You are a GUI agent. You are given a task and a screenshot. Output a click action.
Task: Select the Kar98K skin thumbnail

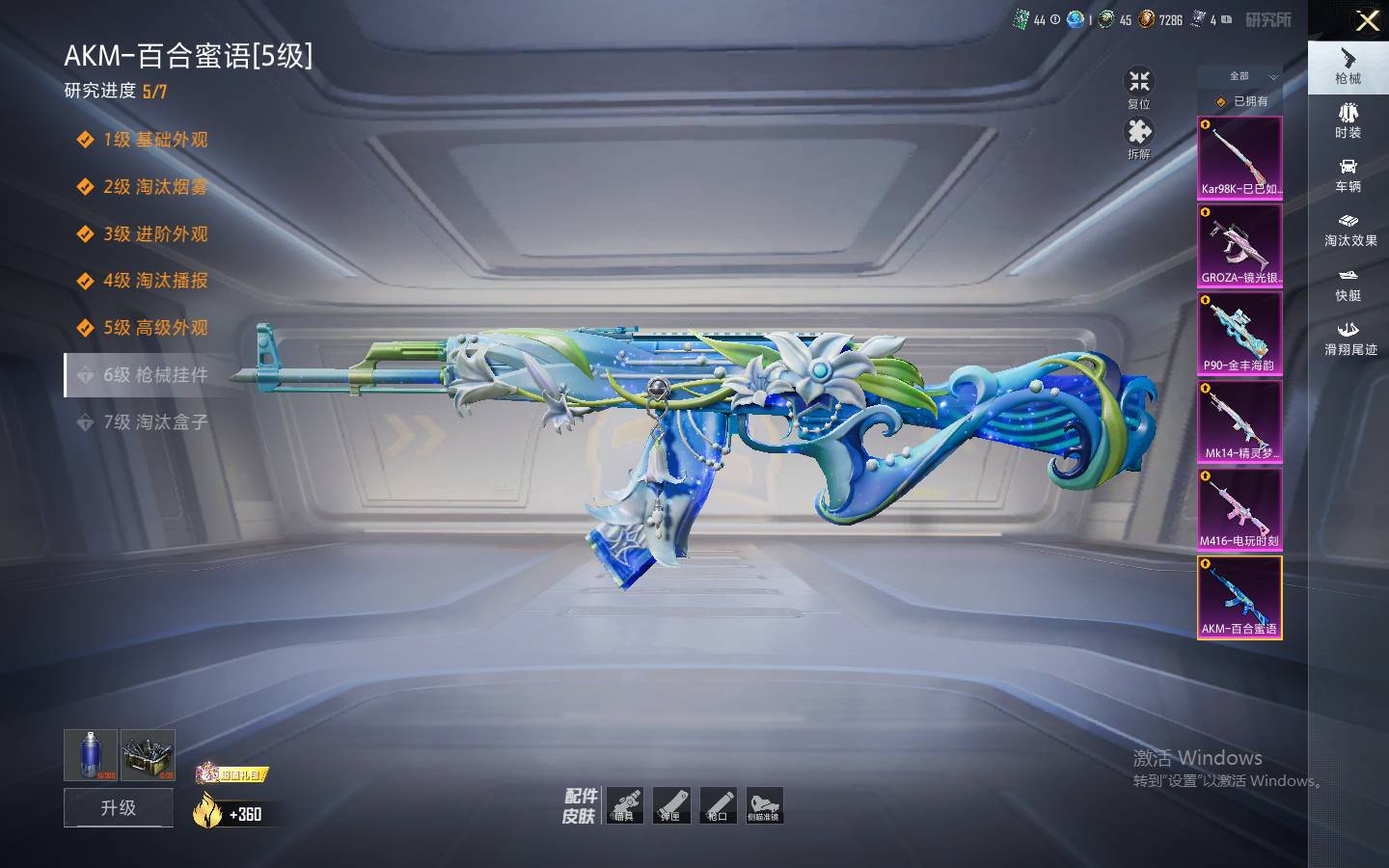pos(1239,158)
